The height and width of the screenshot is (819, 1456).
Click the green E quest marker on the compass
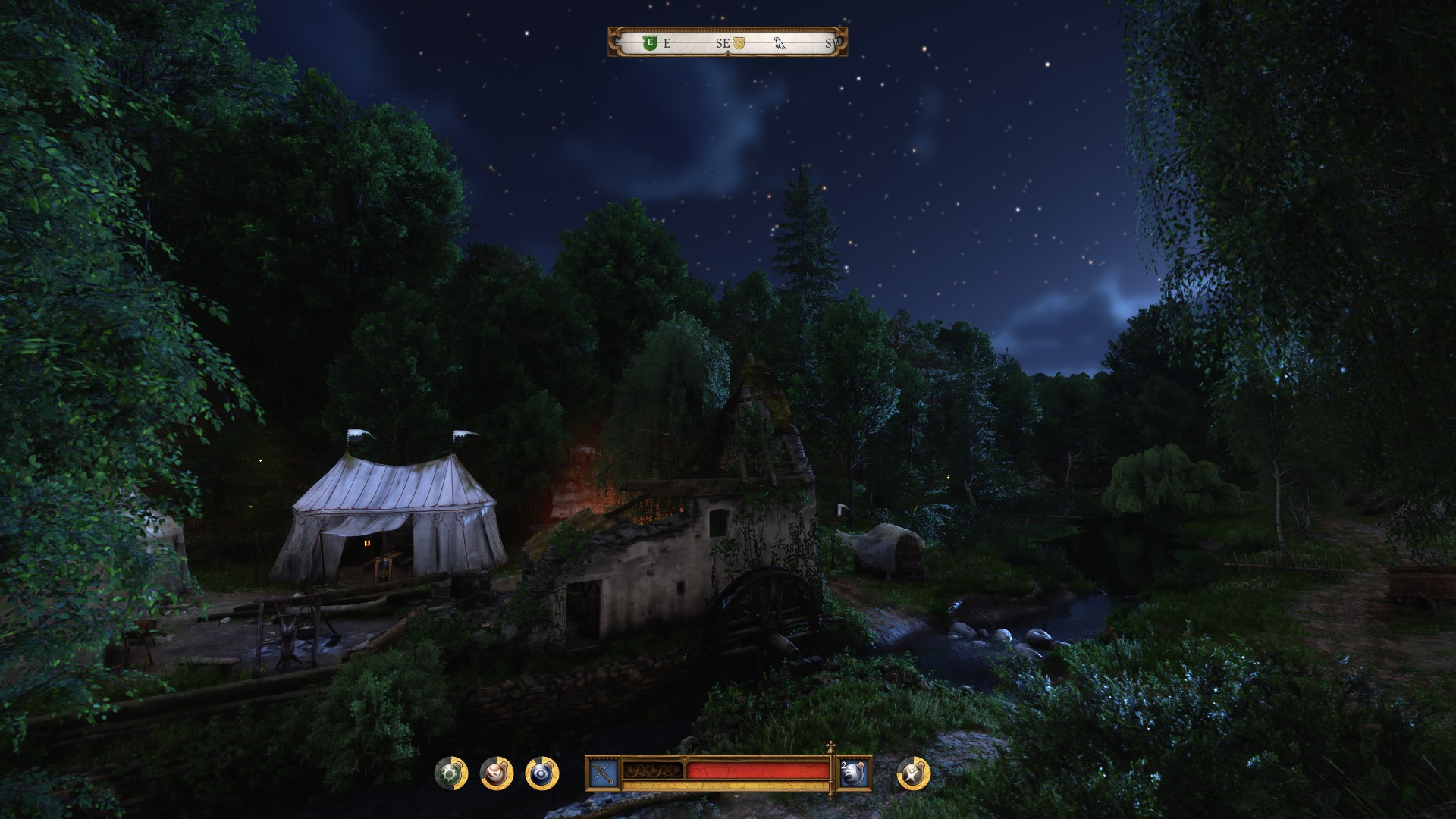(x=649, y=43)
